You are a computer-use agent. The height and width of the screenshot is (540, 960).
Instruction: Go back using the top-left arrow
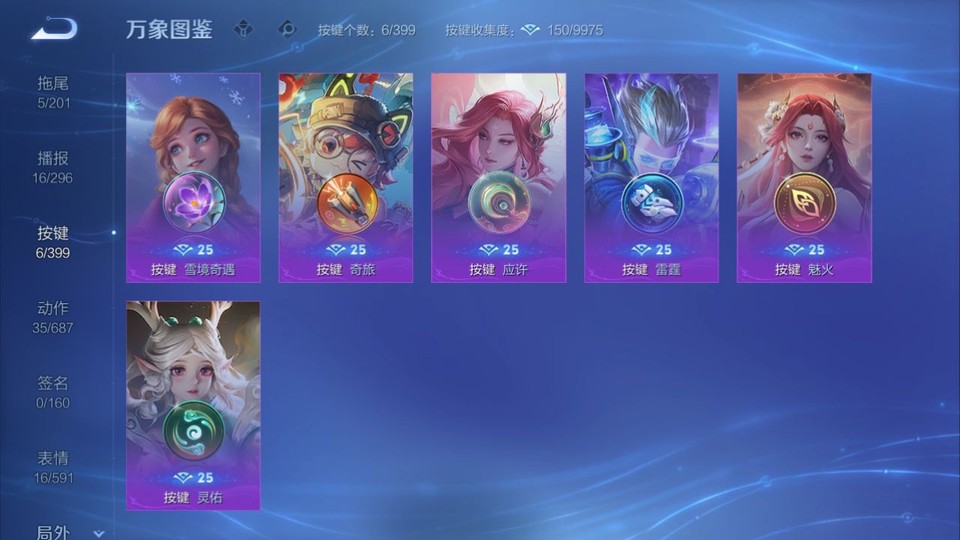click(54, 29)
